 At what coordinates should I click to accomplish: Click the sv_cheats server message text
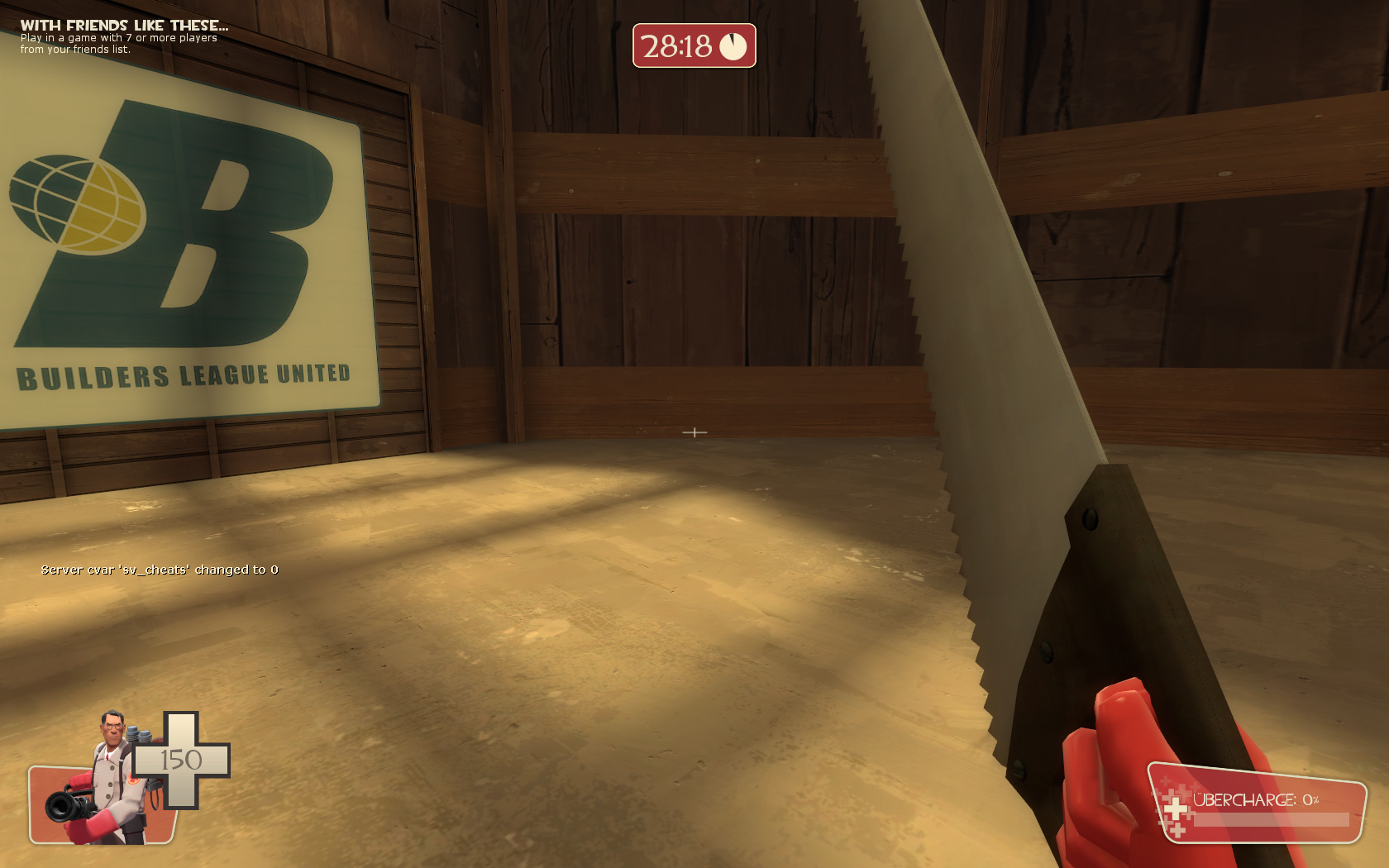[x=161, y=570]
